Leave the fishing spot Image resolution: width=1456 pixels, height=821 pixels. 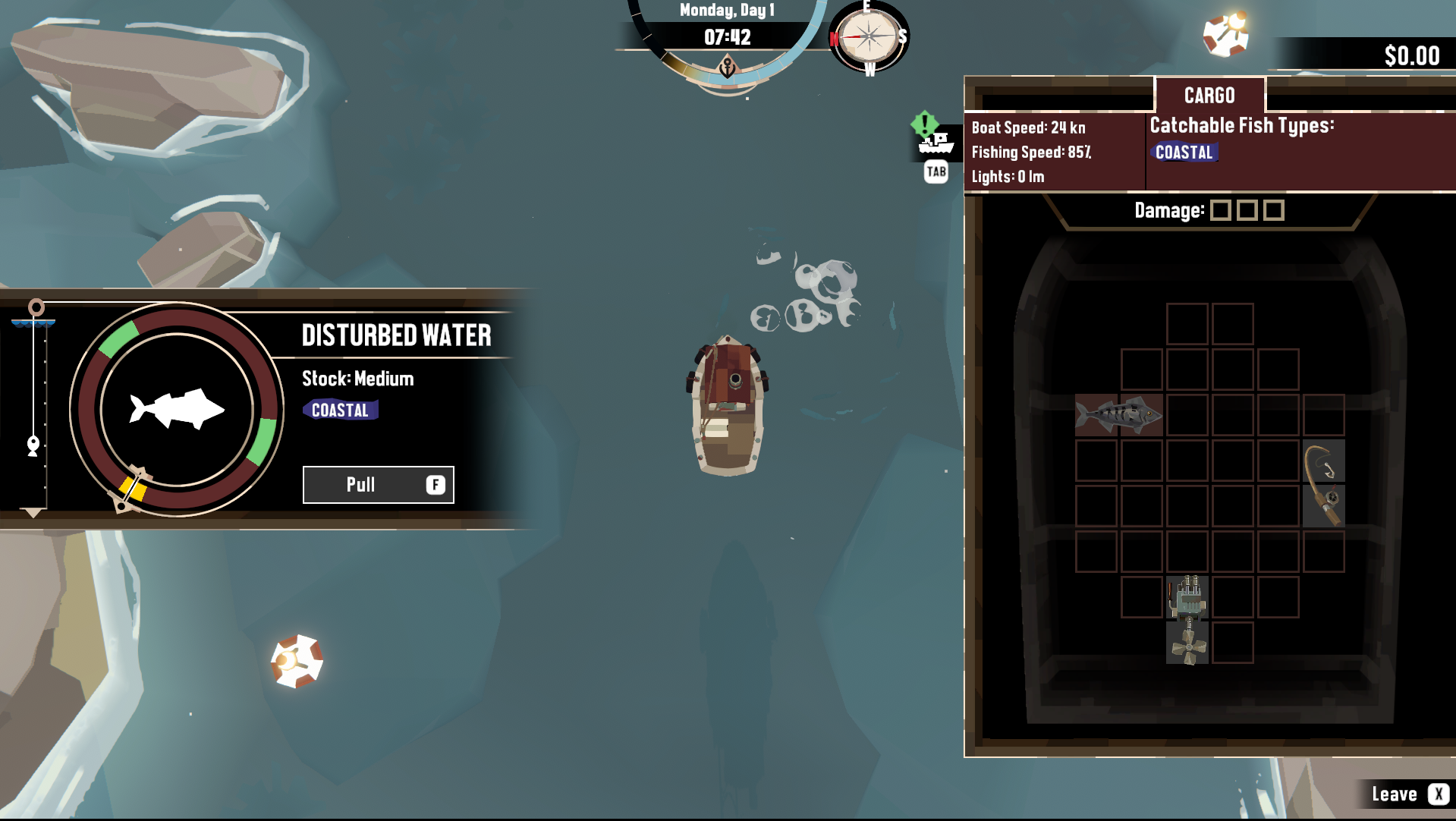point(1409,794)
